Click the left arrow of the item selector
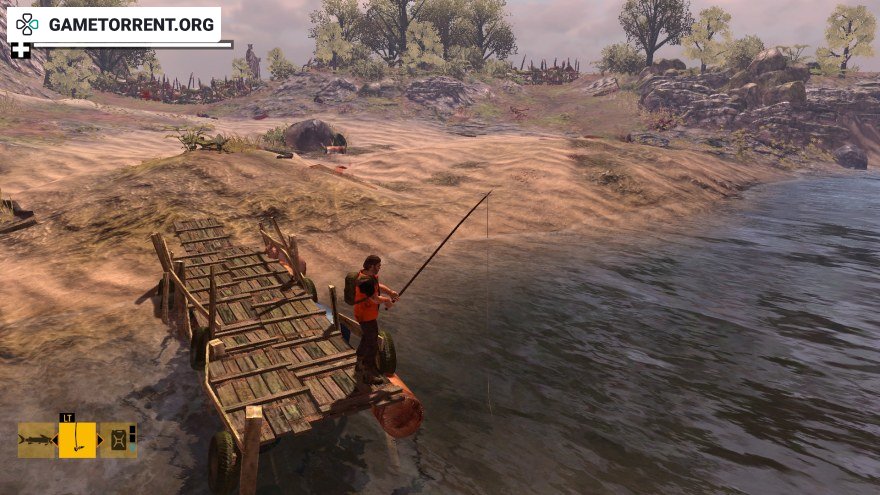Screen dimensions: 880x495 pyautogui.click(x=55, y=440)
